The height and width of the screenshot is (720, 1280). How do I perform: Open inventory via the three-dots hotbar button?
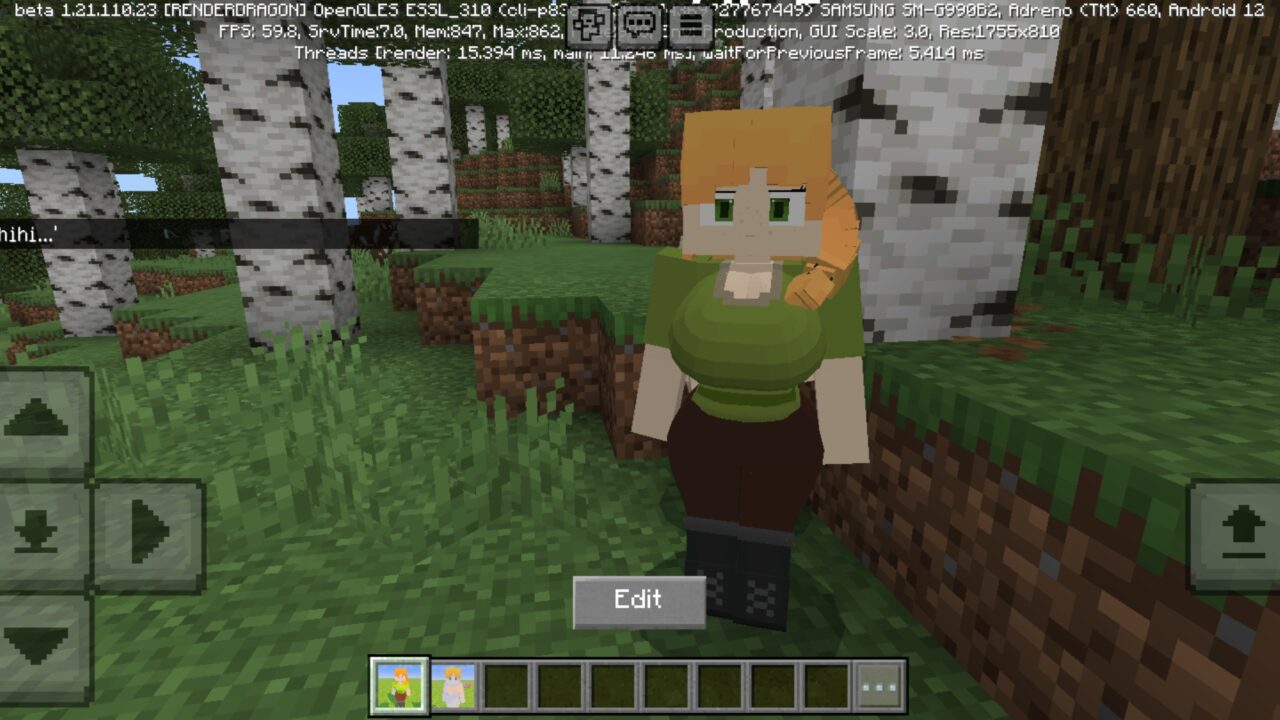(881, 686)
